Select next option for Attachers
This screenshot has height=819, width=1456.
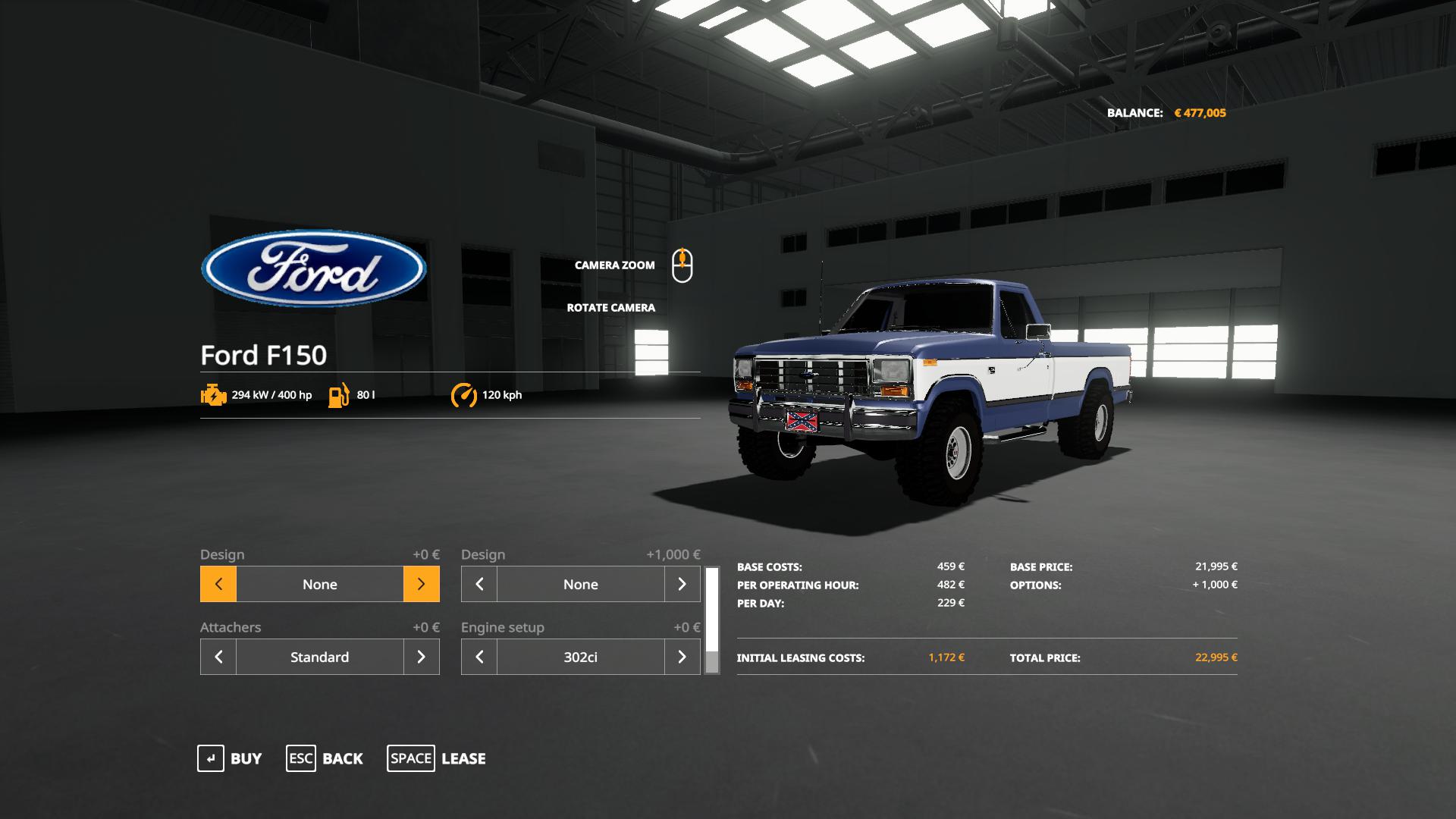point(421,657)
